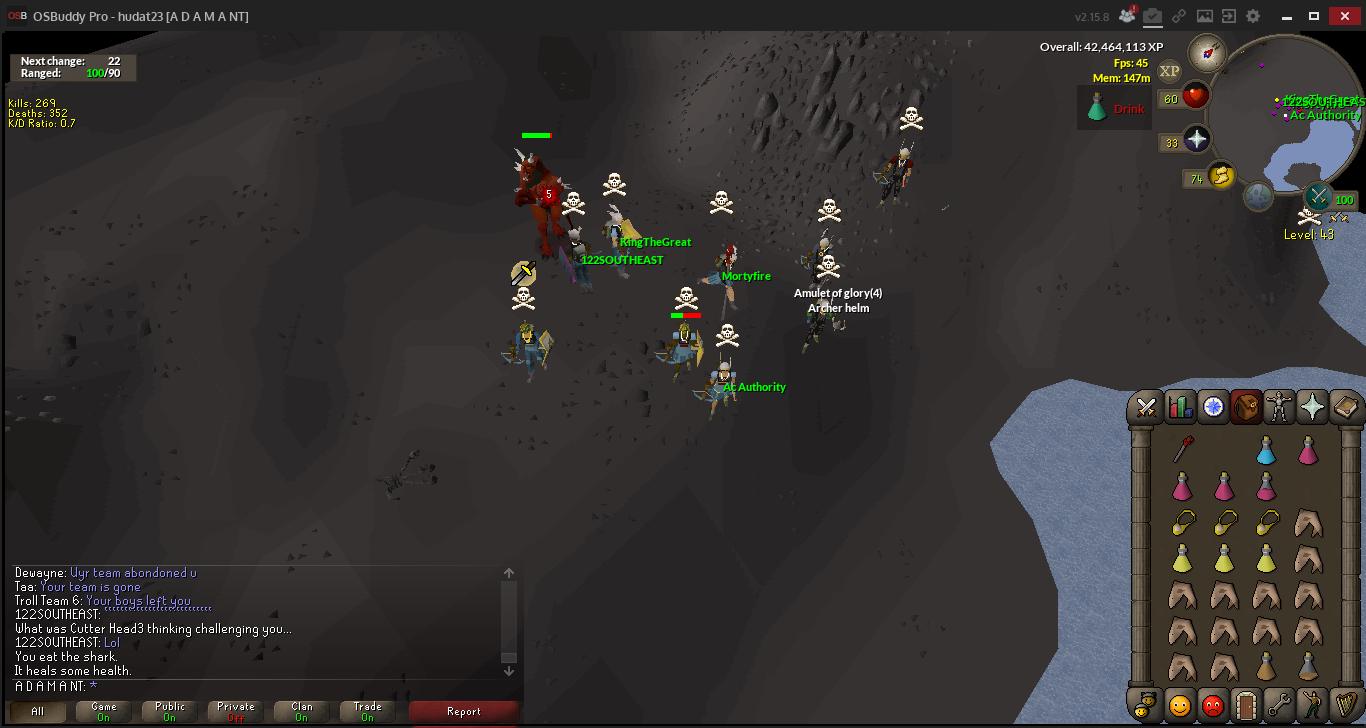Open the Magic spellbook tab

click(x=1345, y=406)
